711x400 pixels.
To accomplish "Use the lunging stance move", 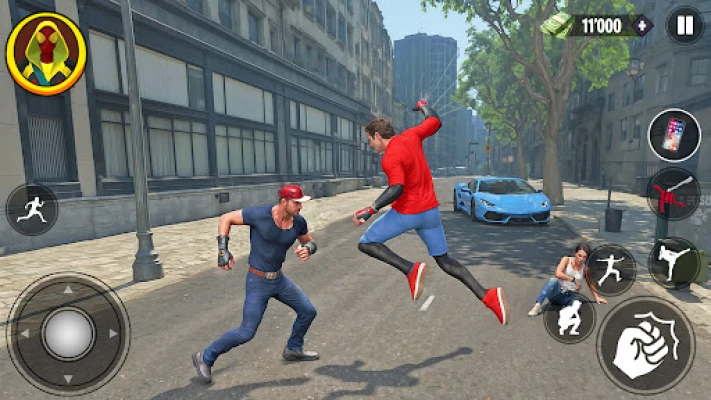I will pos(610,269).
